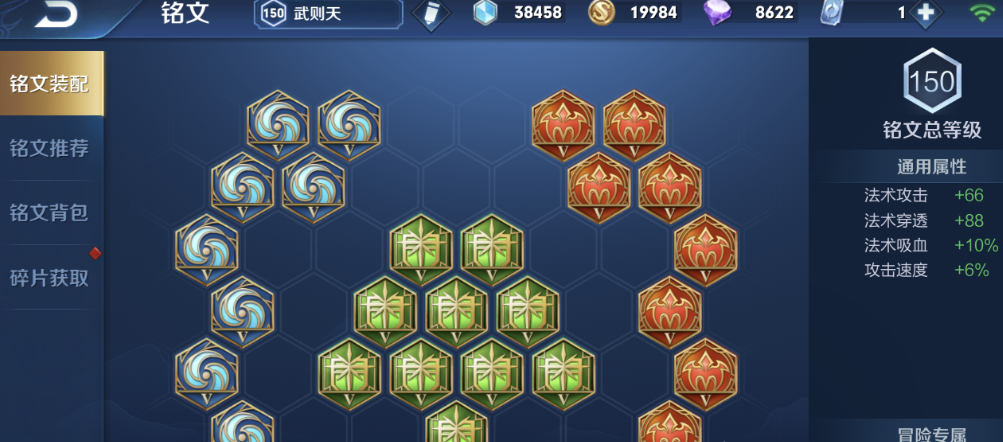
Task: Edit rune page name with pencil icon
Action: tap(430, 14)
